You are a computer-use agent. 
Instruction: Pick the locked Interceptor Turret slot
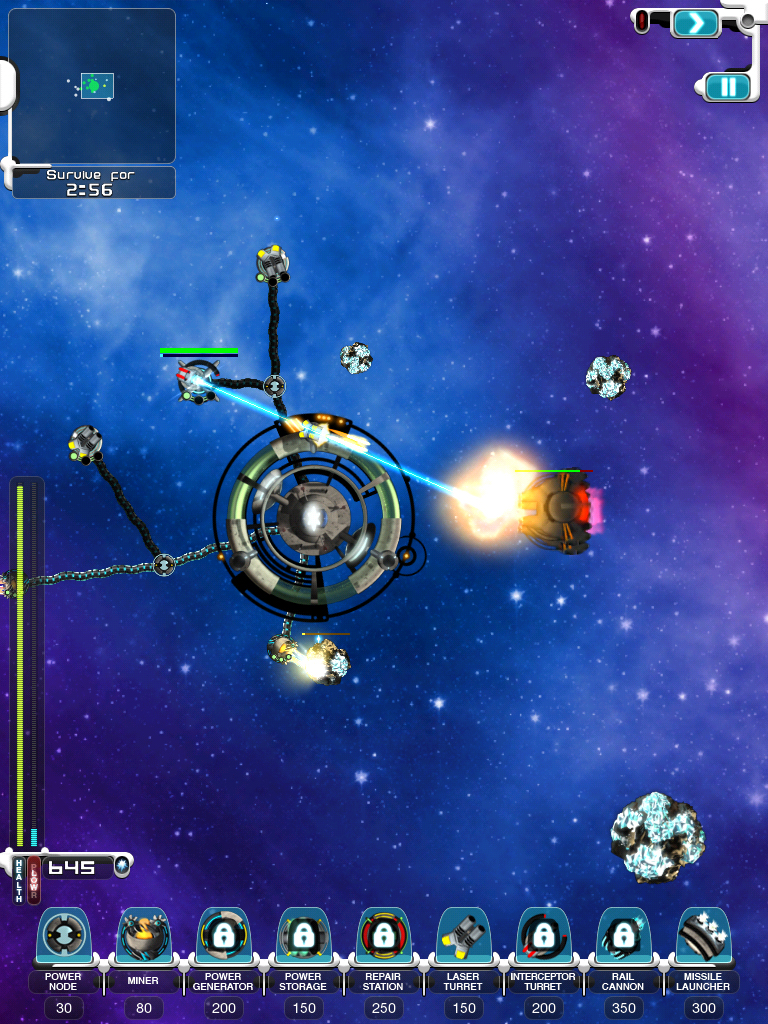(x=543, y=938)
